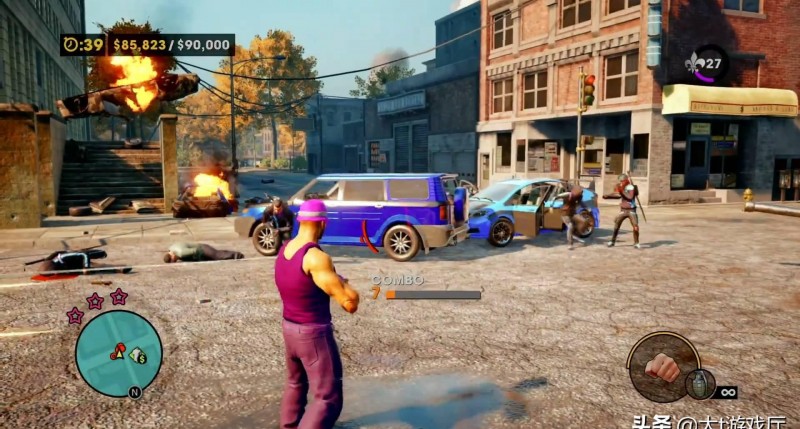This screenshot has height=429, width=800.
Task: Choose the grenade icon
Action: coord(698,383)
